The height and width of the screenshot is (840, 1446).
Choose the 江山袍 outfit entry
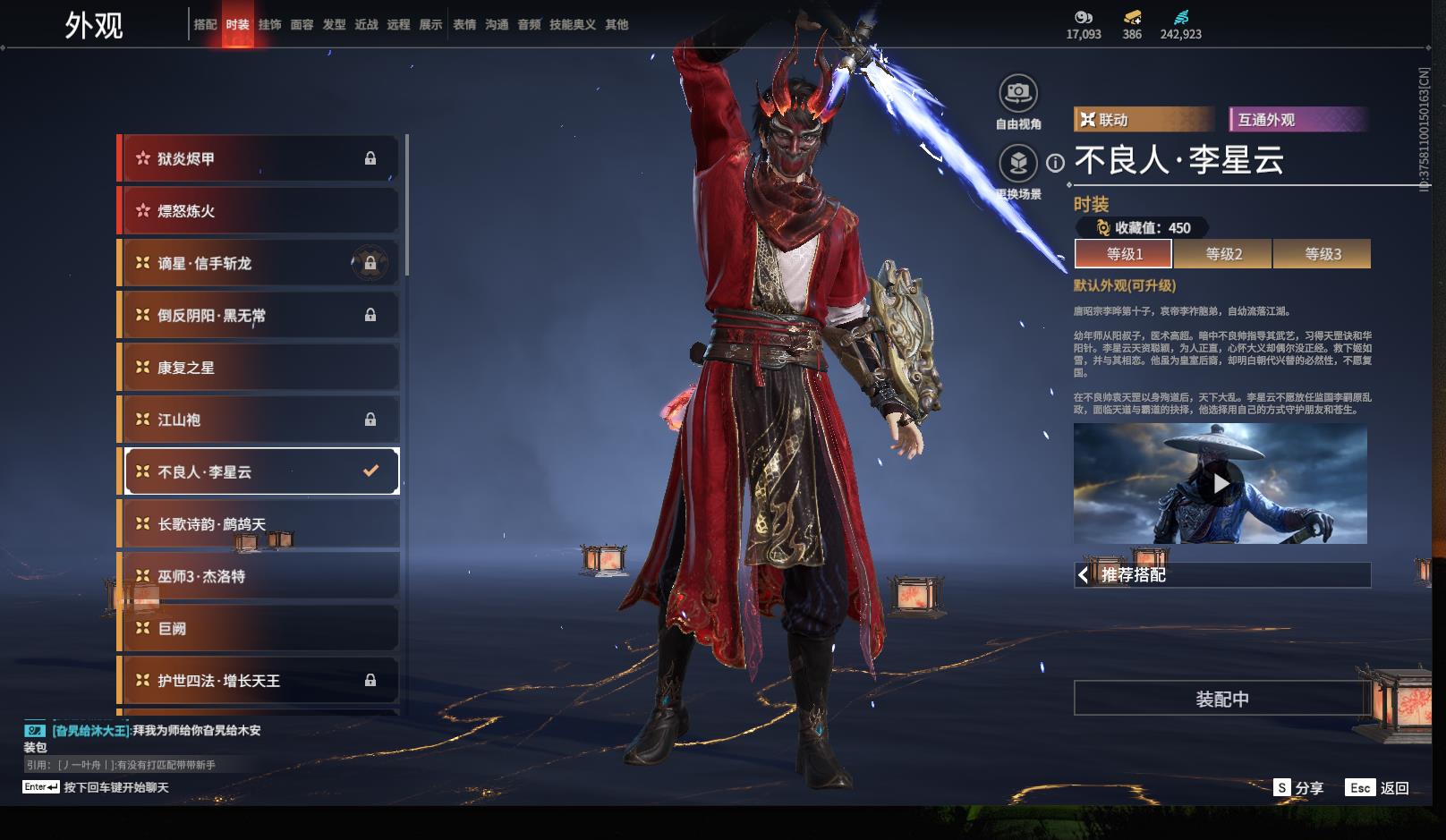point(259,420)
